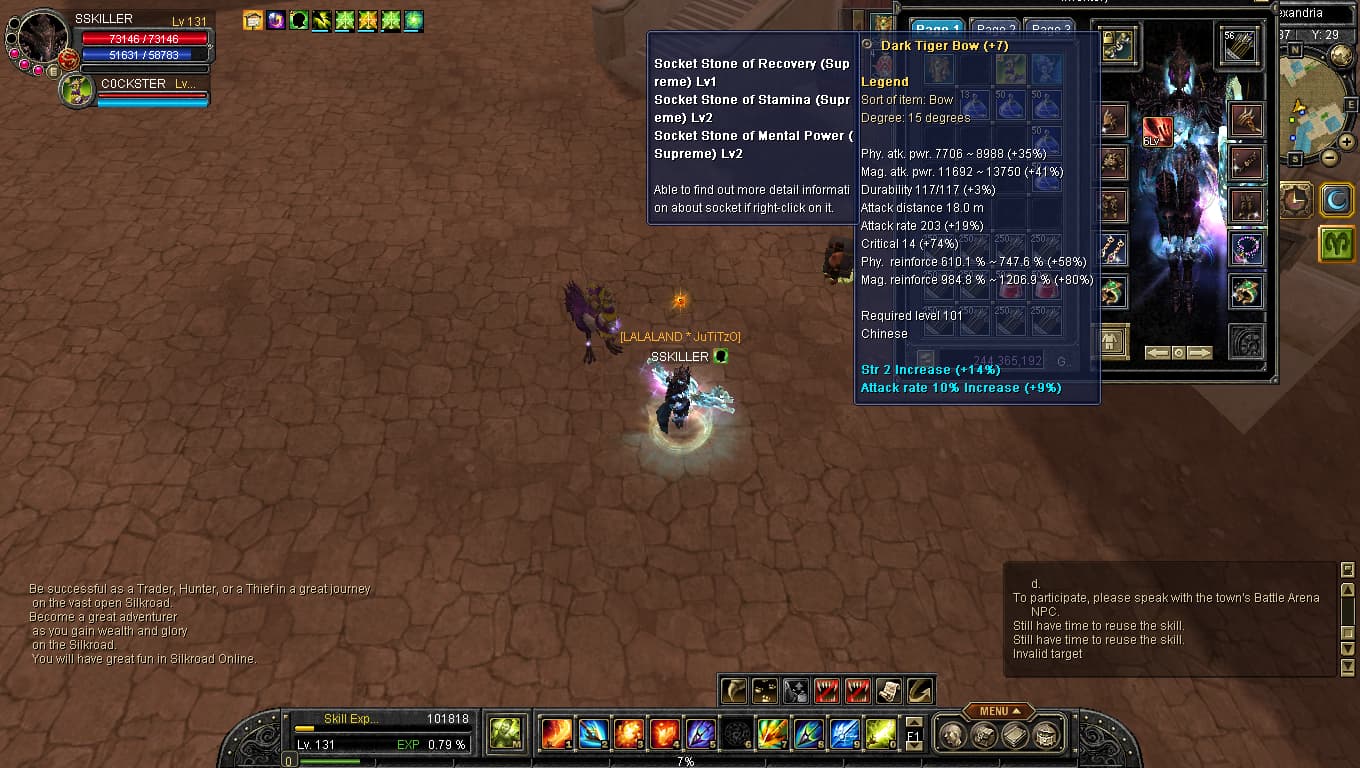Switch to inventory Page 3 tab
The width and height of the screenshot is (1360, 768).
[x=1051, y=30]
